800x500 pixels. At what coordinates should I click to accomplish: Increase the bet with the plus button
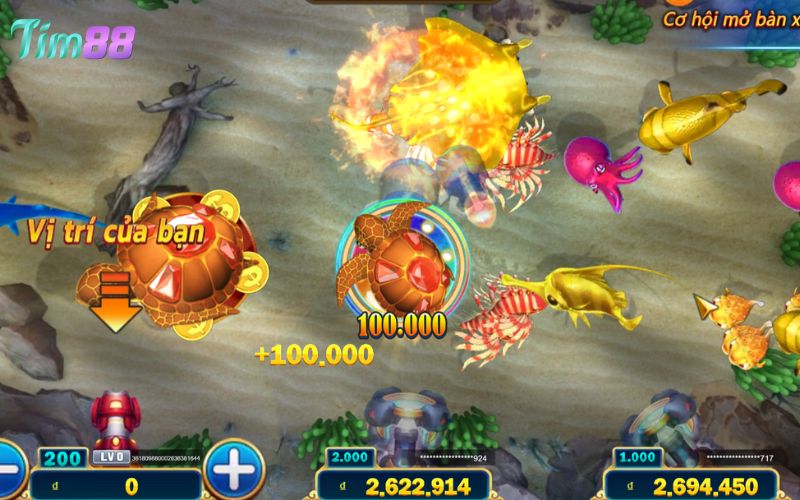click(x=233, y=467)
